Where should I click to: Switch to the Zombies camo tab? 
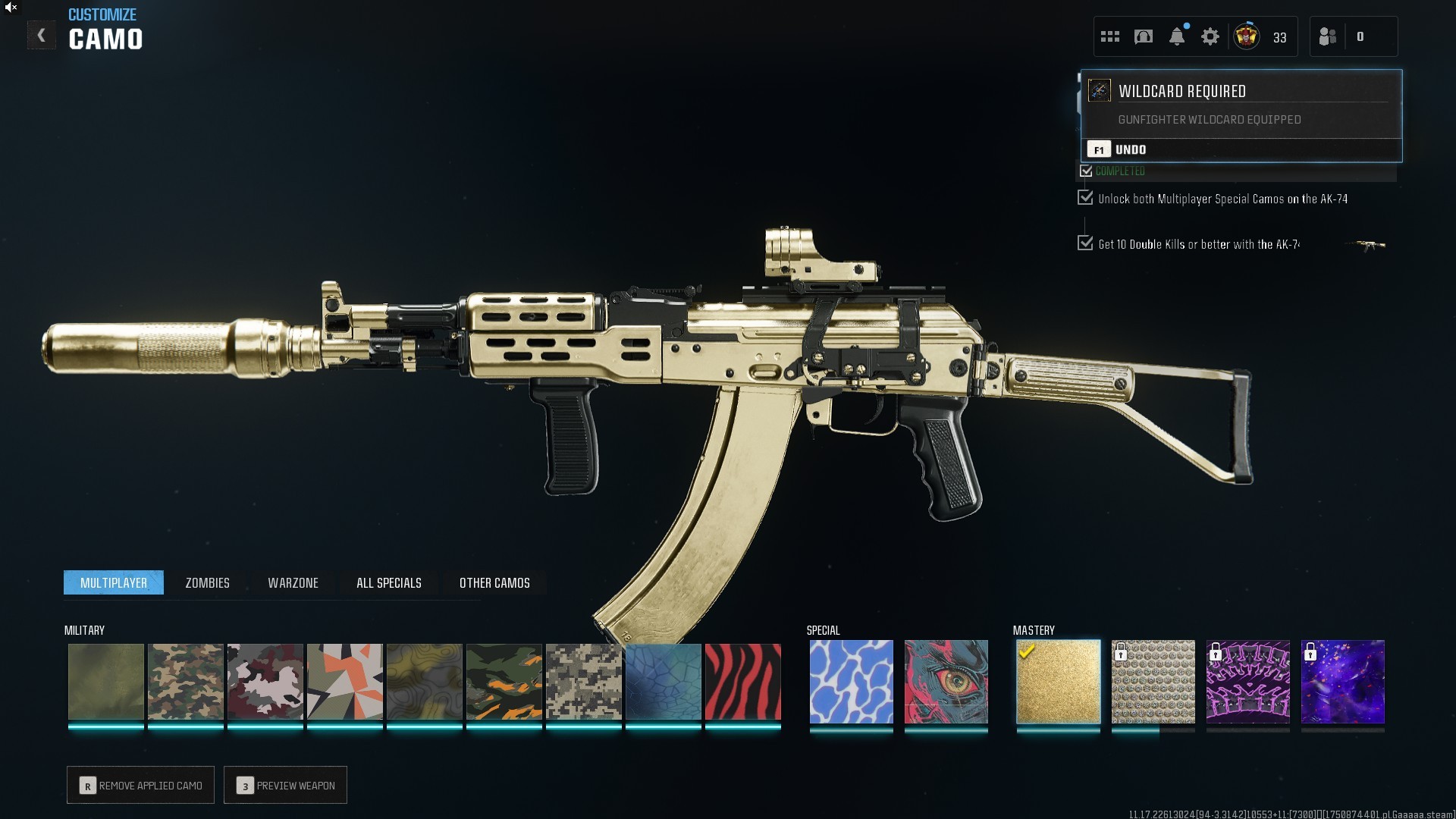point(207,582)
